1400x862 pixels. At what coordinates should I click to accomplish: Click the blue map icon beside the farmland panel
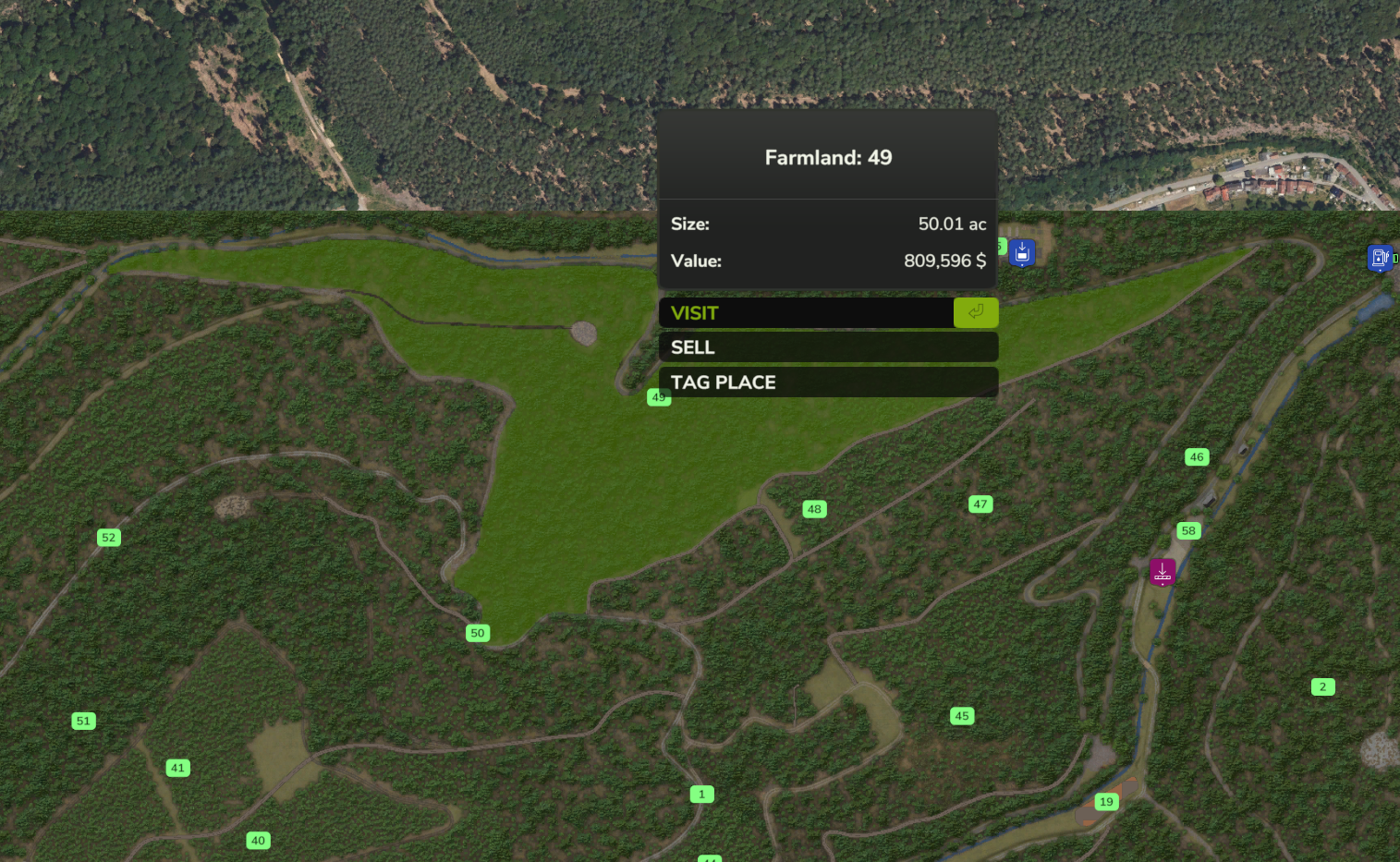coord(1022,252)
